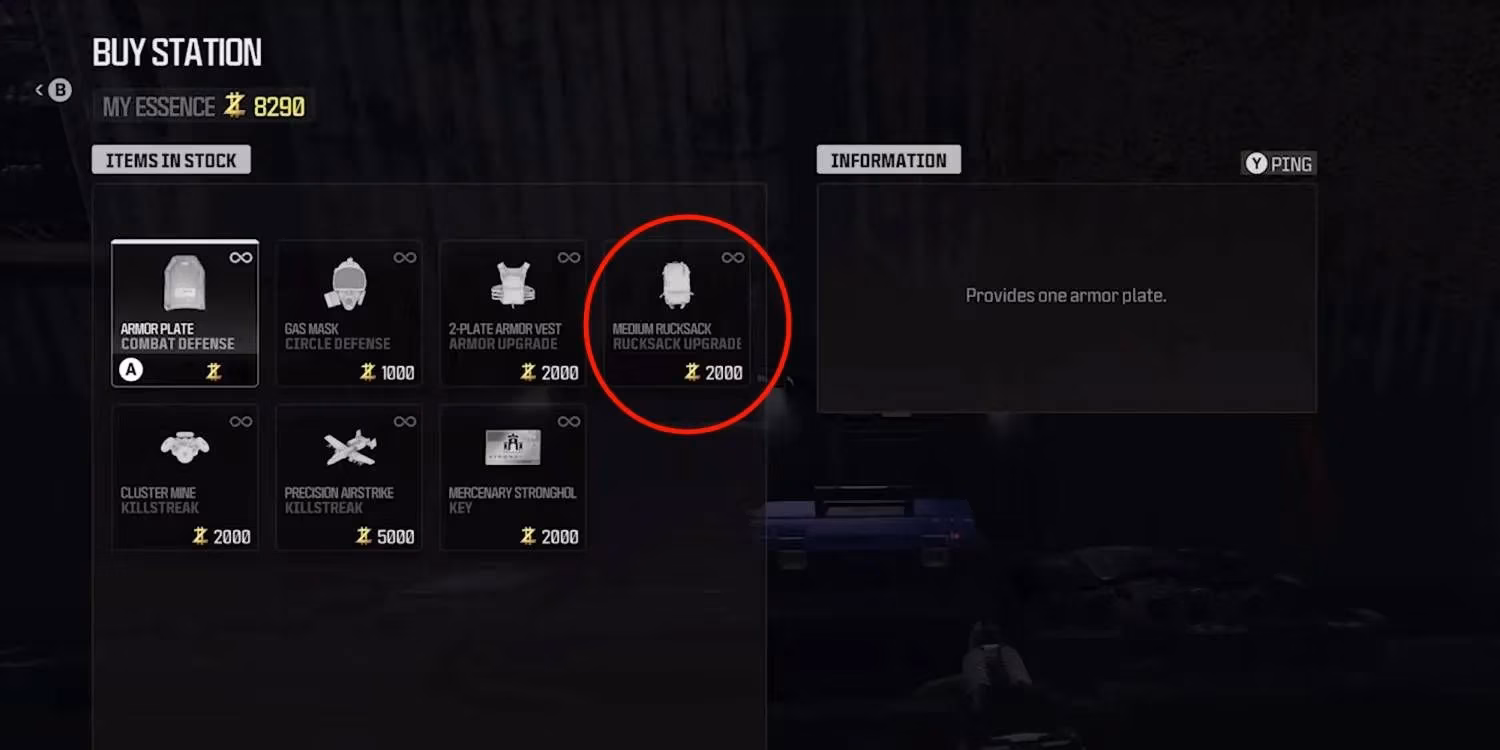Click the 'Provides one armor plate' description text
This screenshot has height=750, width=1500.
click(x=1064, y=295)
